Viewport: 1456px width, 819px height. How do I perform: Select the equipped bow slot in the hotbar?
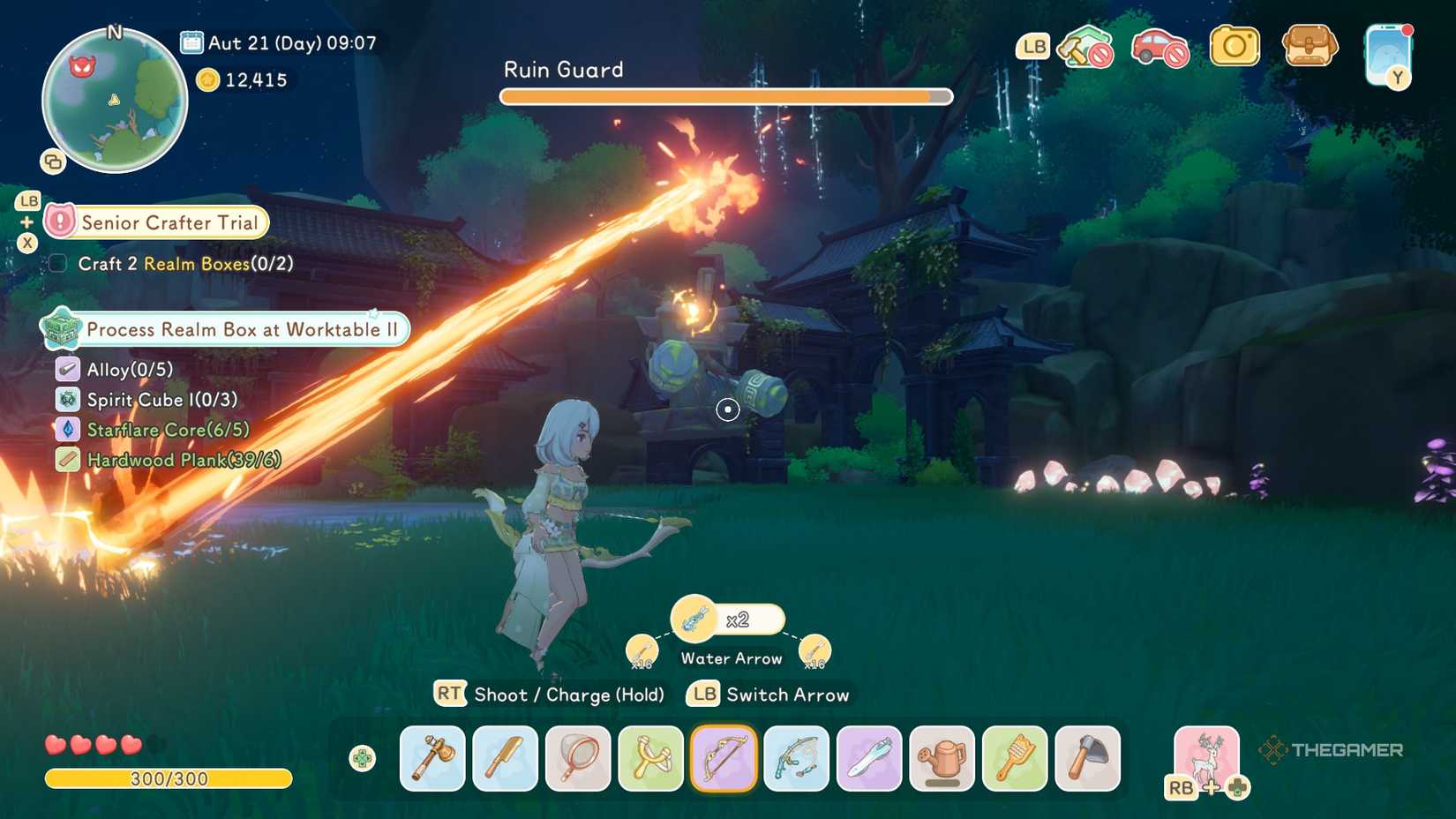[x=724, y=759]
